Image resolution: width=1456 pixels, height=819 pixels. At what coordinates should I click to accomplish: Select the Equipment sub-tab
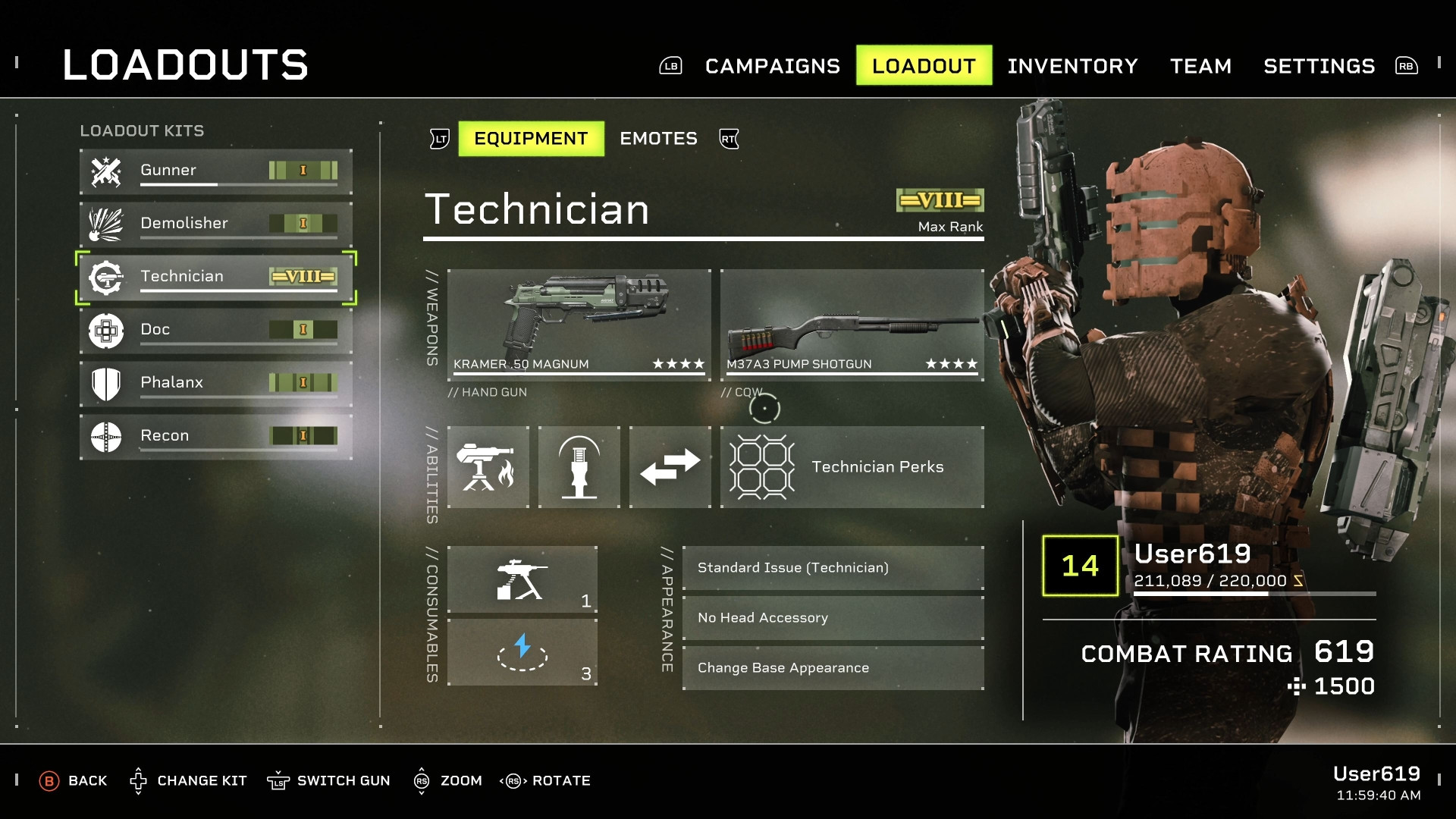click(531, 139)
